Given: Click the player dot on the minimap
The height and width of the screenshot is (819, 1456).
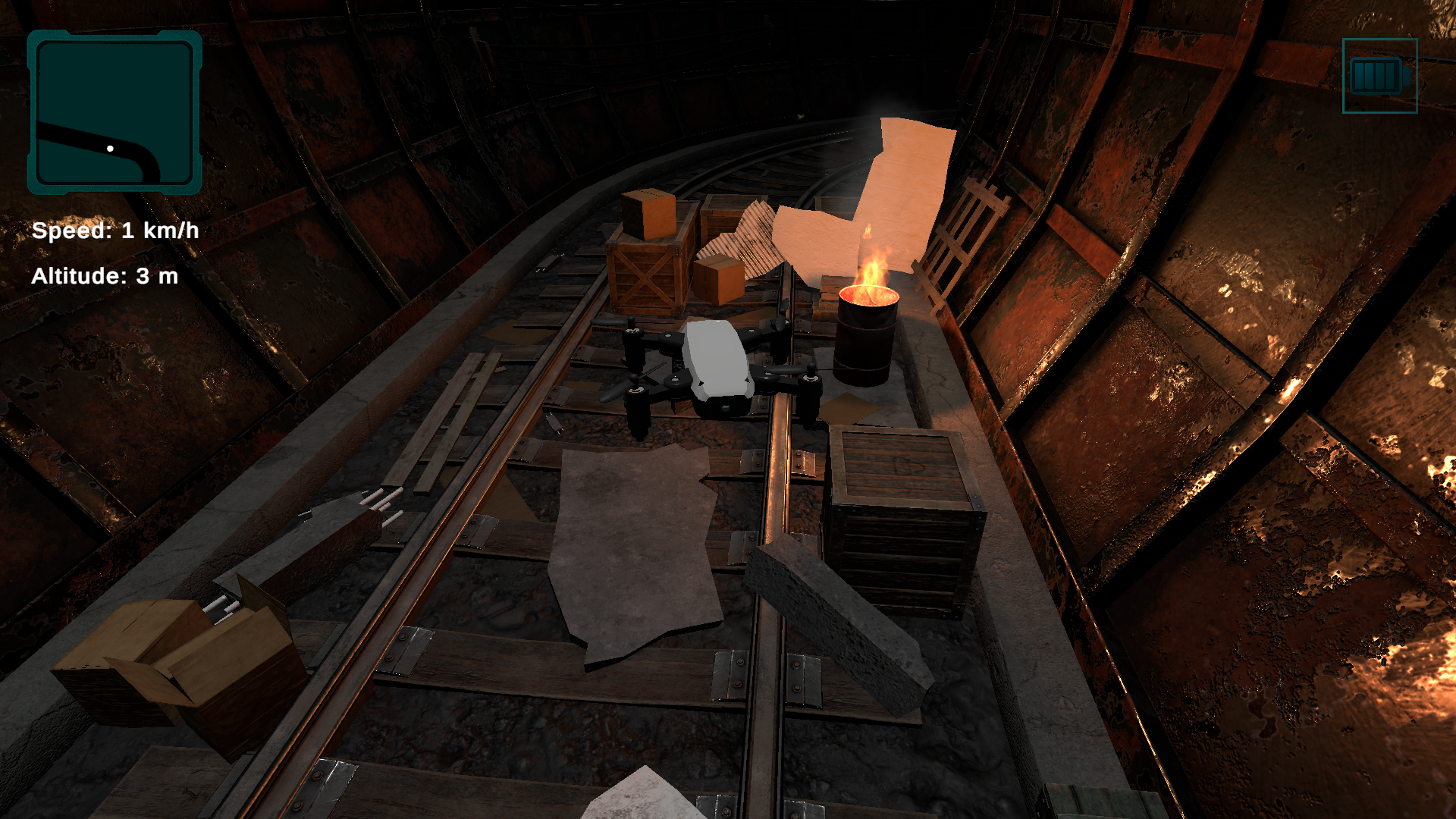Looking at the screenshot, I should (x=111, y=147).
